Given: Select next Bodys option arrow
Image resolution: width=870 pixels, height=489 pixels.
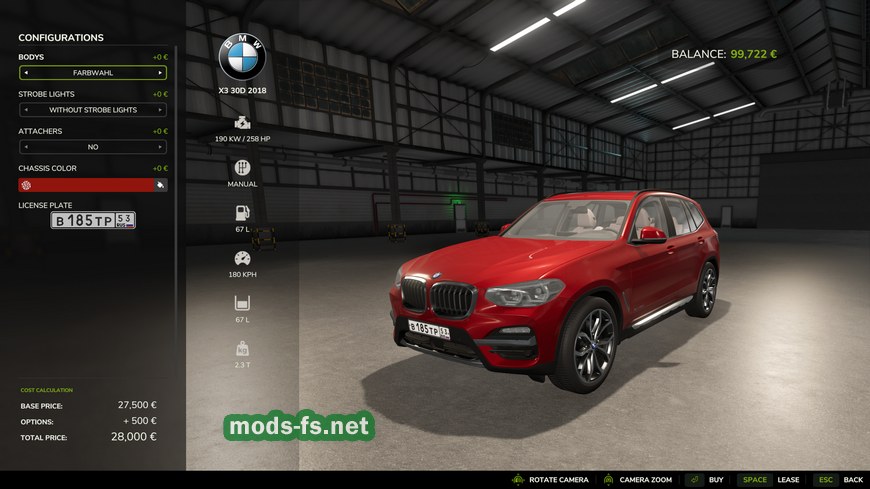Looking at the screenshot, I should click(x=160, y=73).
